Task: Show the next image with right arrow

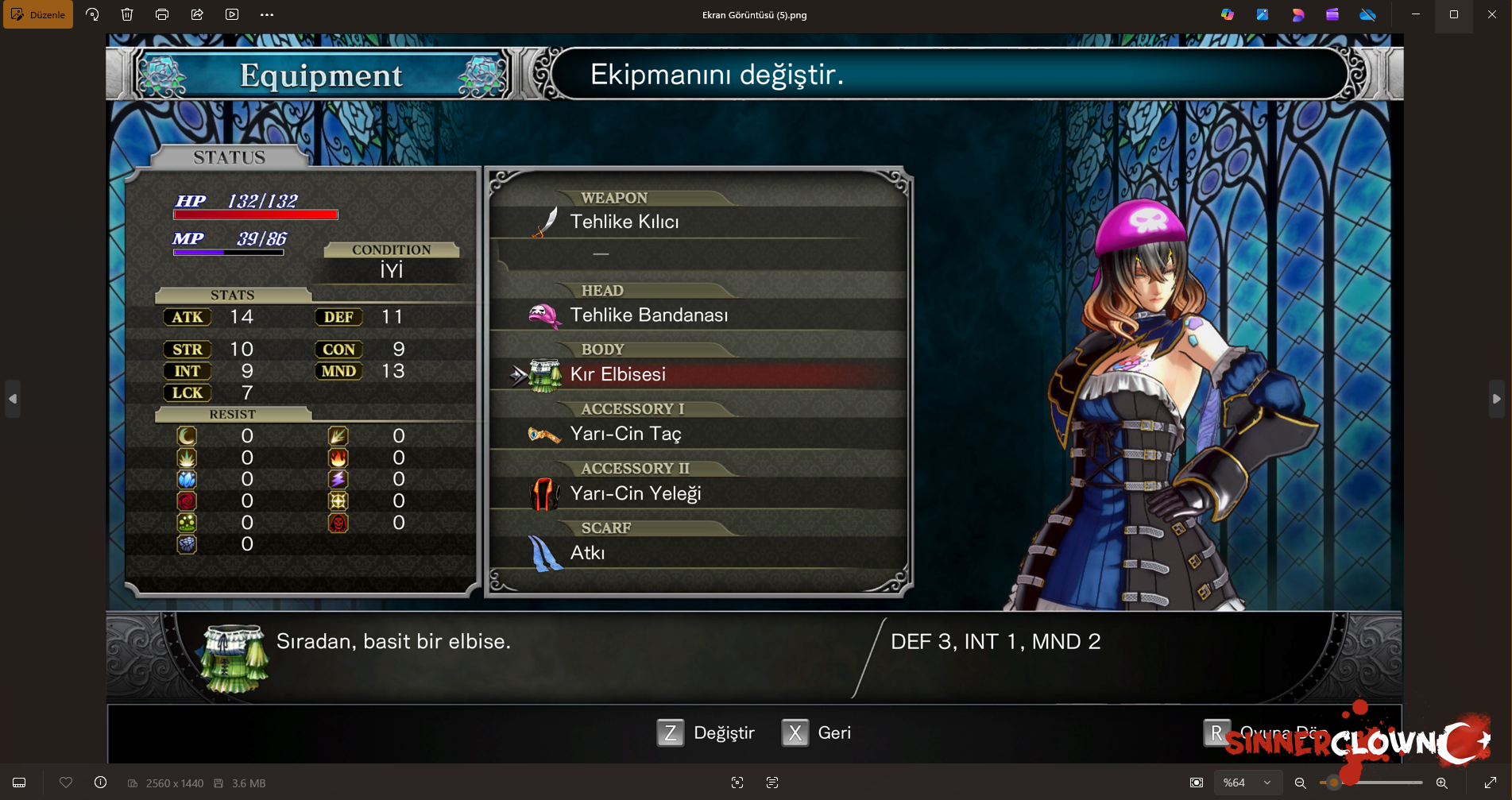Action: coord(1496,399)
